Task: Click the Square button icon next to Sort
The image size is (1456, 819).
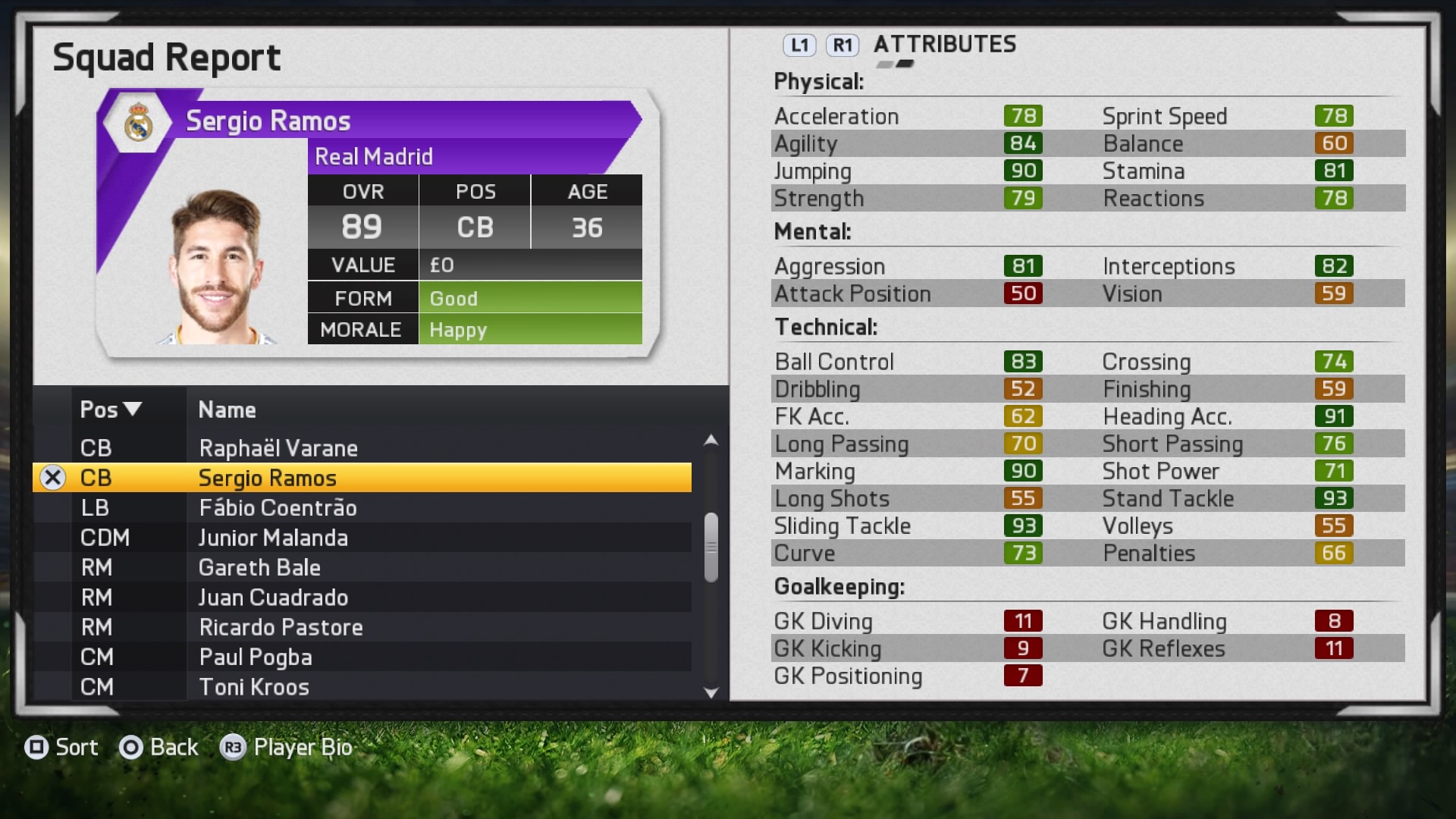Action: click(x=36, y=748)
